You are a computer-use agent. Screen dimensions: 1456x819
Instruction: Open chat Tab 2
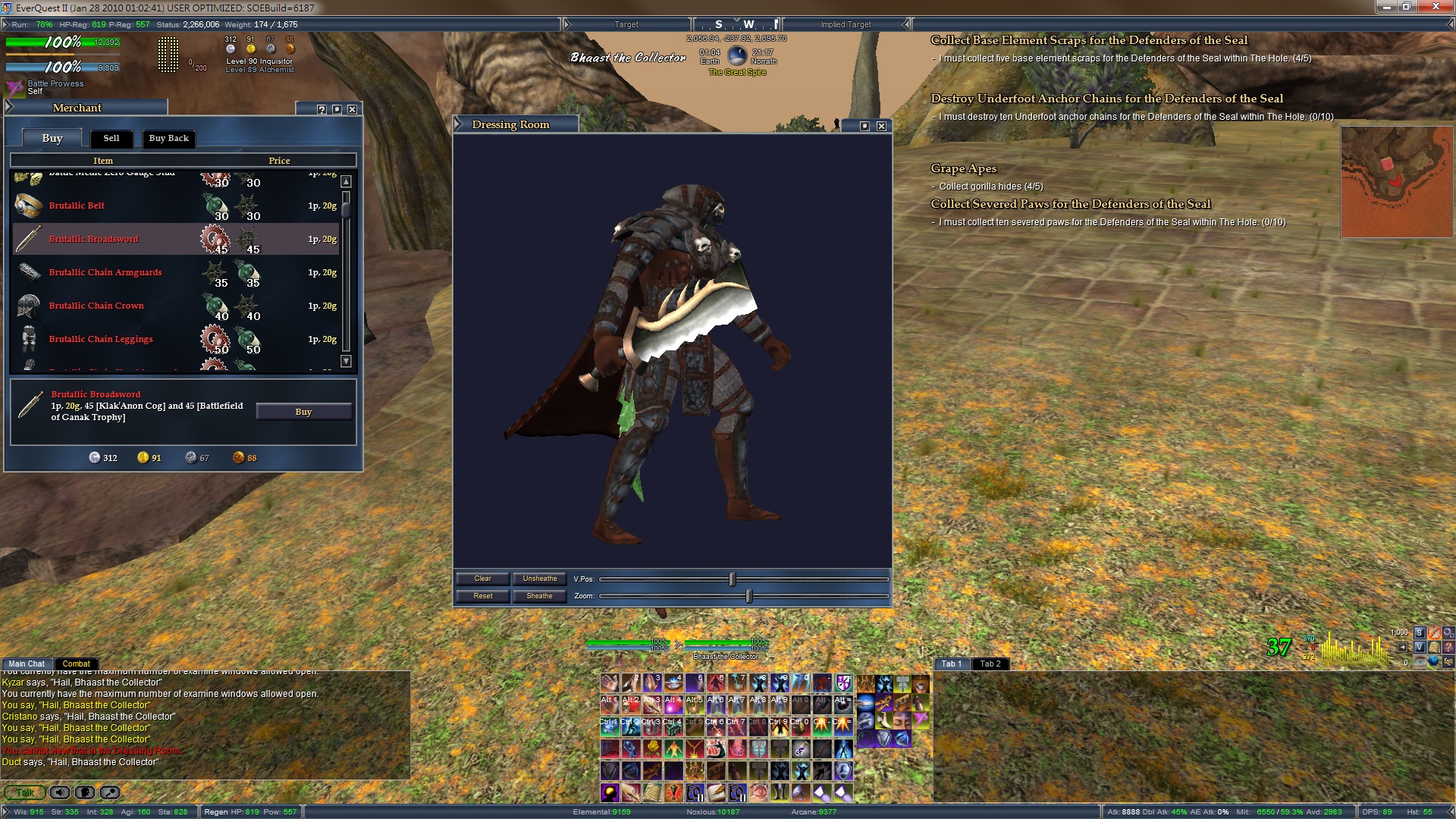coord(990,664)
